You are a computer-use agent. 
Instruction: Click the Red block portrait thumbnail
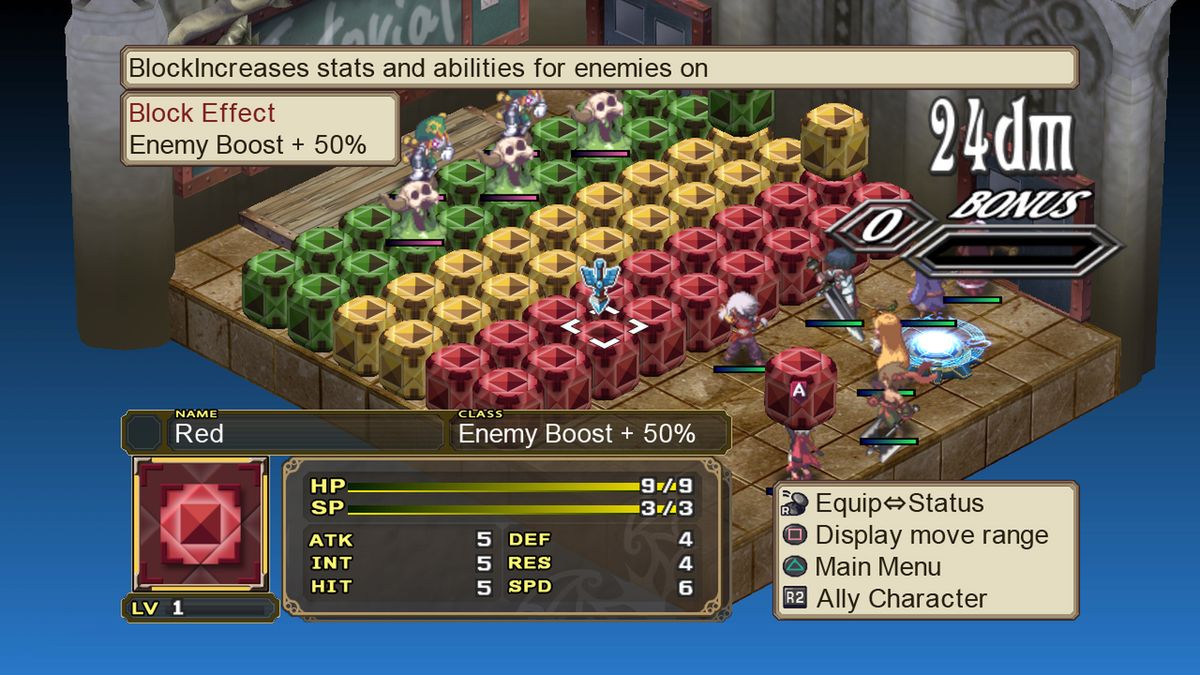coord(201,524)
